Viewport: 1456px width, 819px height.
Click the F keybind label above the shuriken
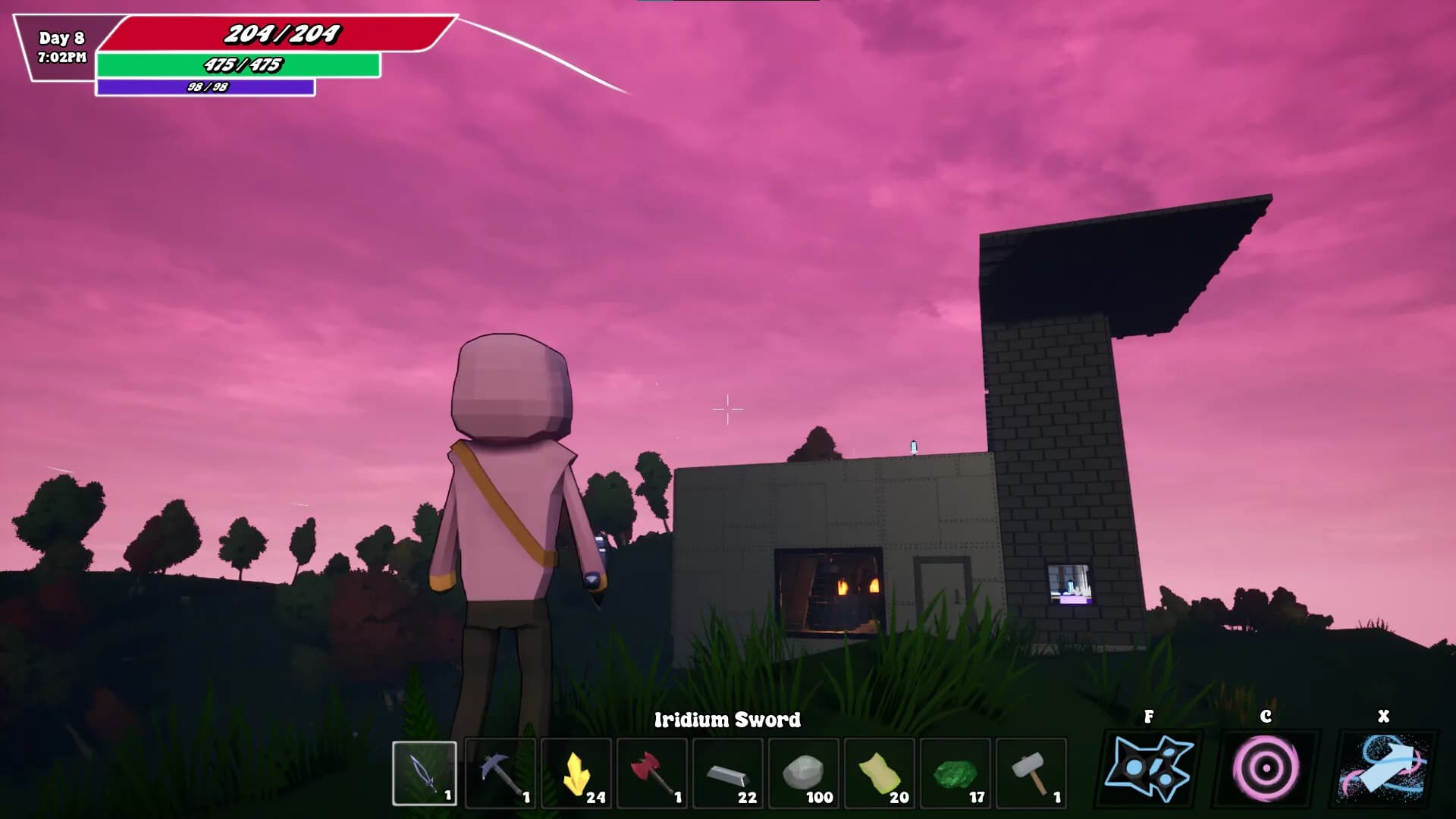point(1150,716)
